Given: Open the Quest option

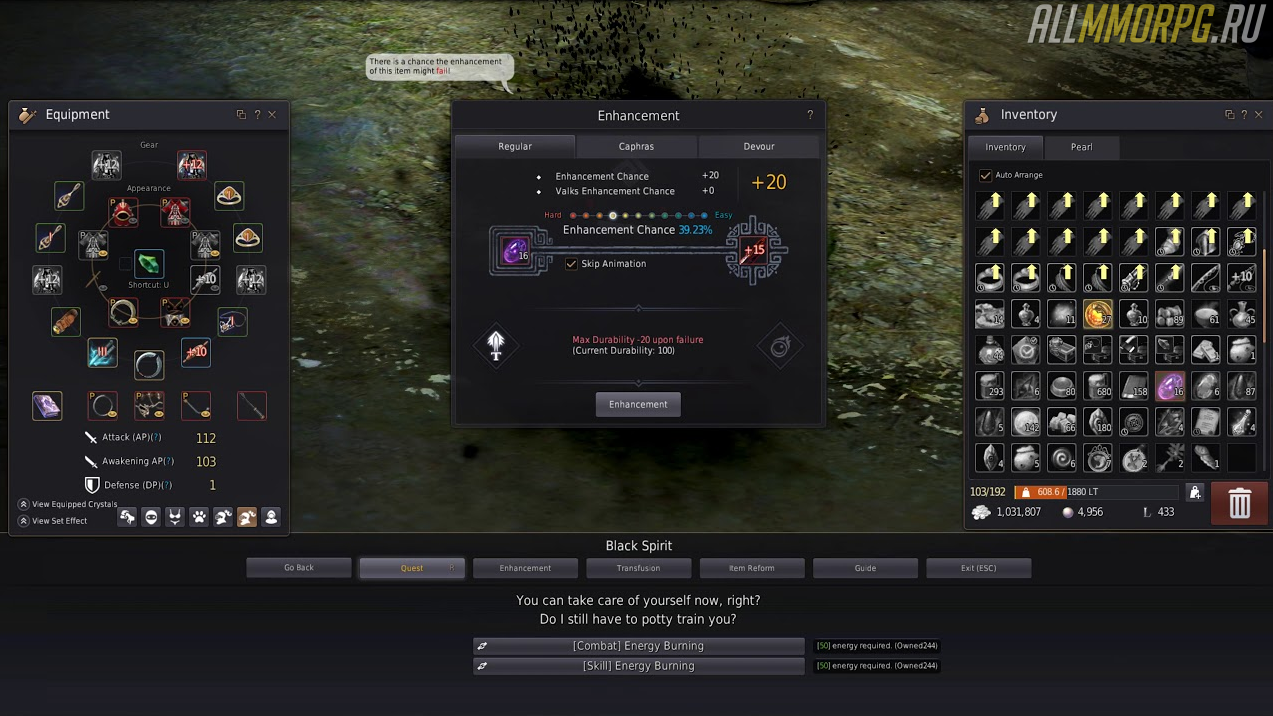Looking at the screenshot, I should (412, 568).
